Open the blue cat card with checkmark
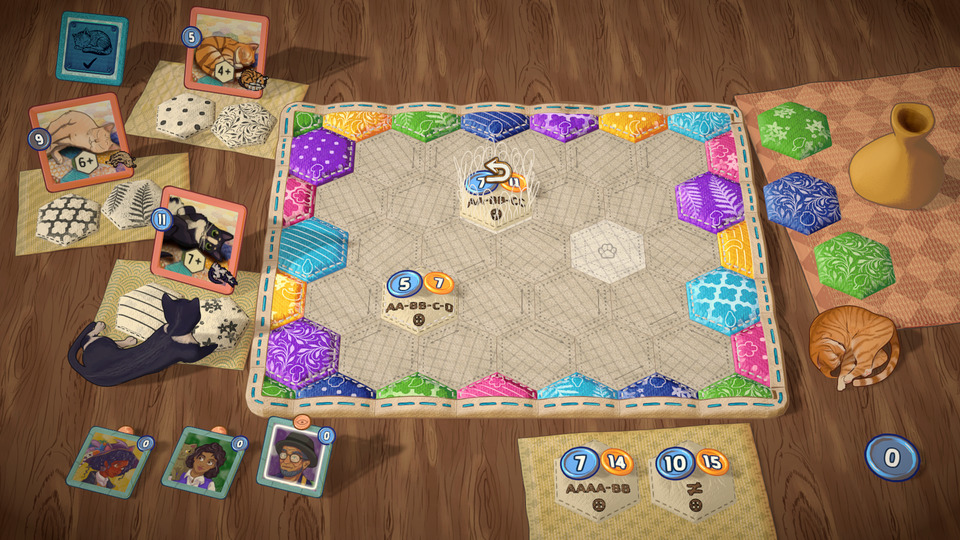The image size is (960, 540). click(x=92, y=47)
